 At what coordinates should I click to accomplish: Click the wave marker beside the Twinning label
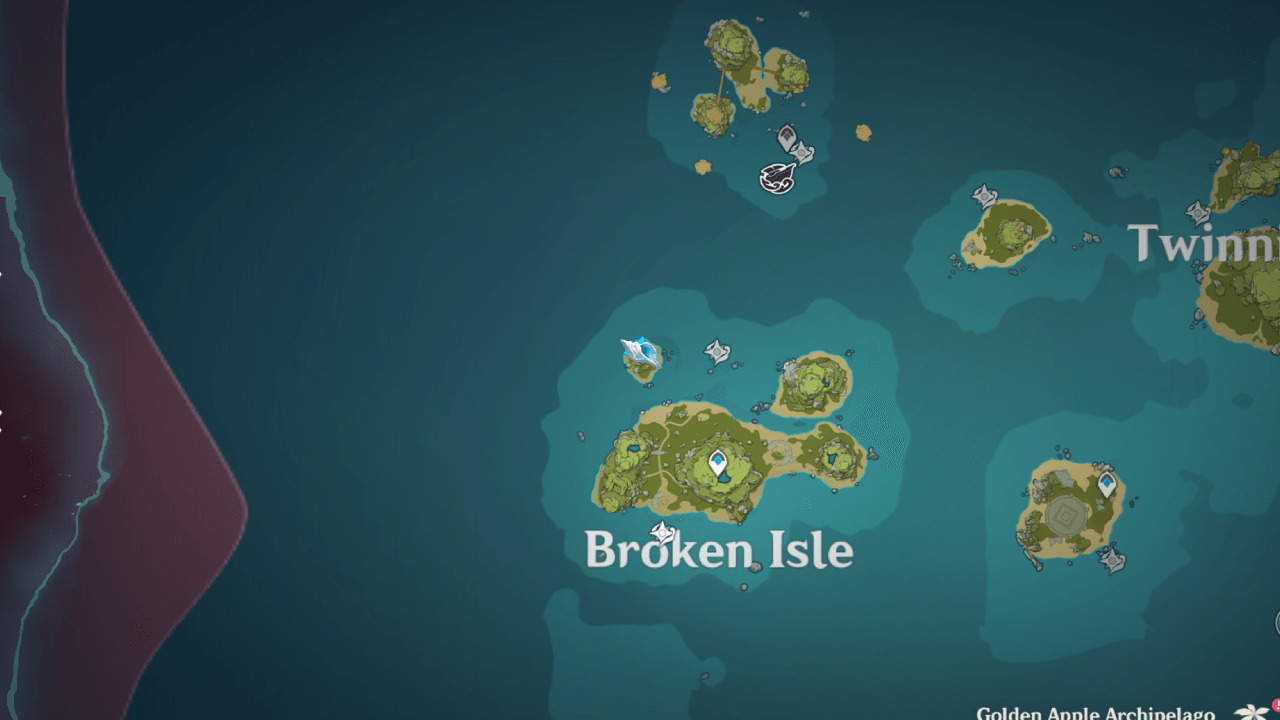(x=1197, y=211)
